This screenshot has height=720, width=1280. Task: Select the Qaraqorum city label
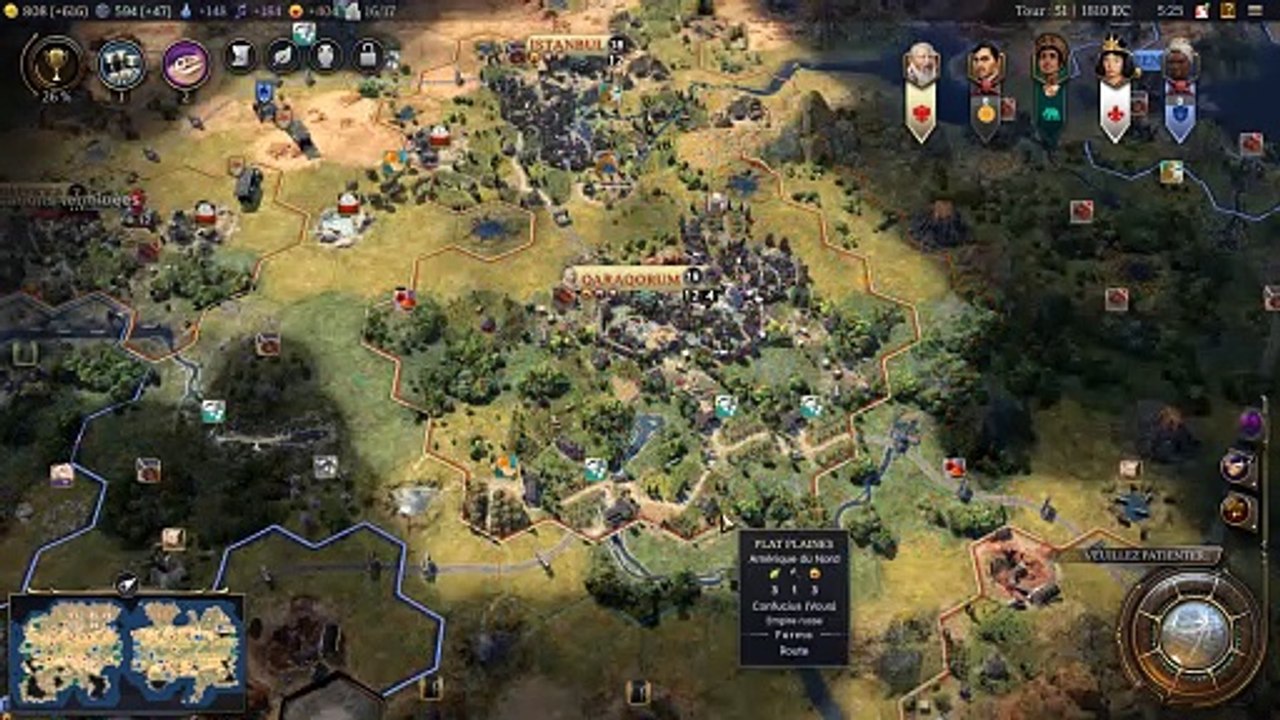point(630,278)
